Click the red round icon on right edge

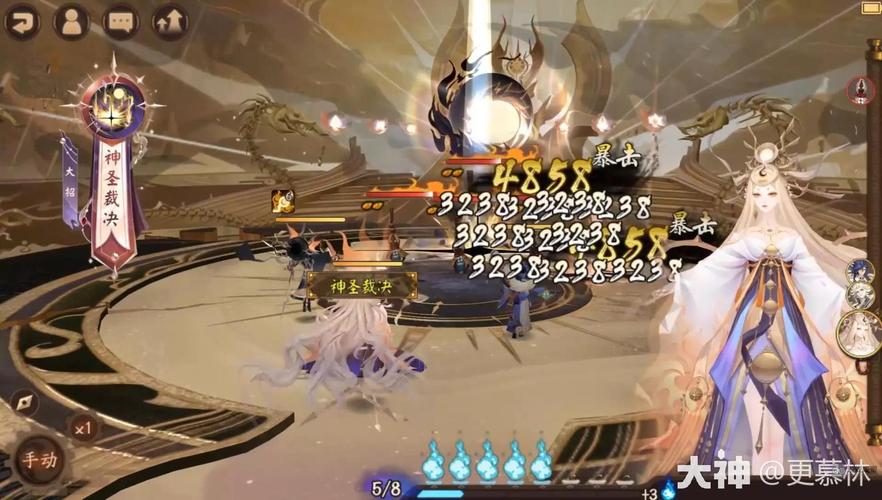coord(860,91)
